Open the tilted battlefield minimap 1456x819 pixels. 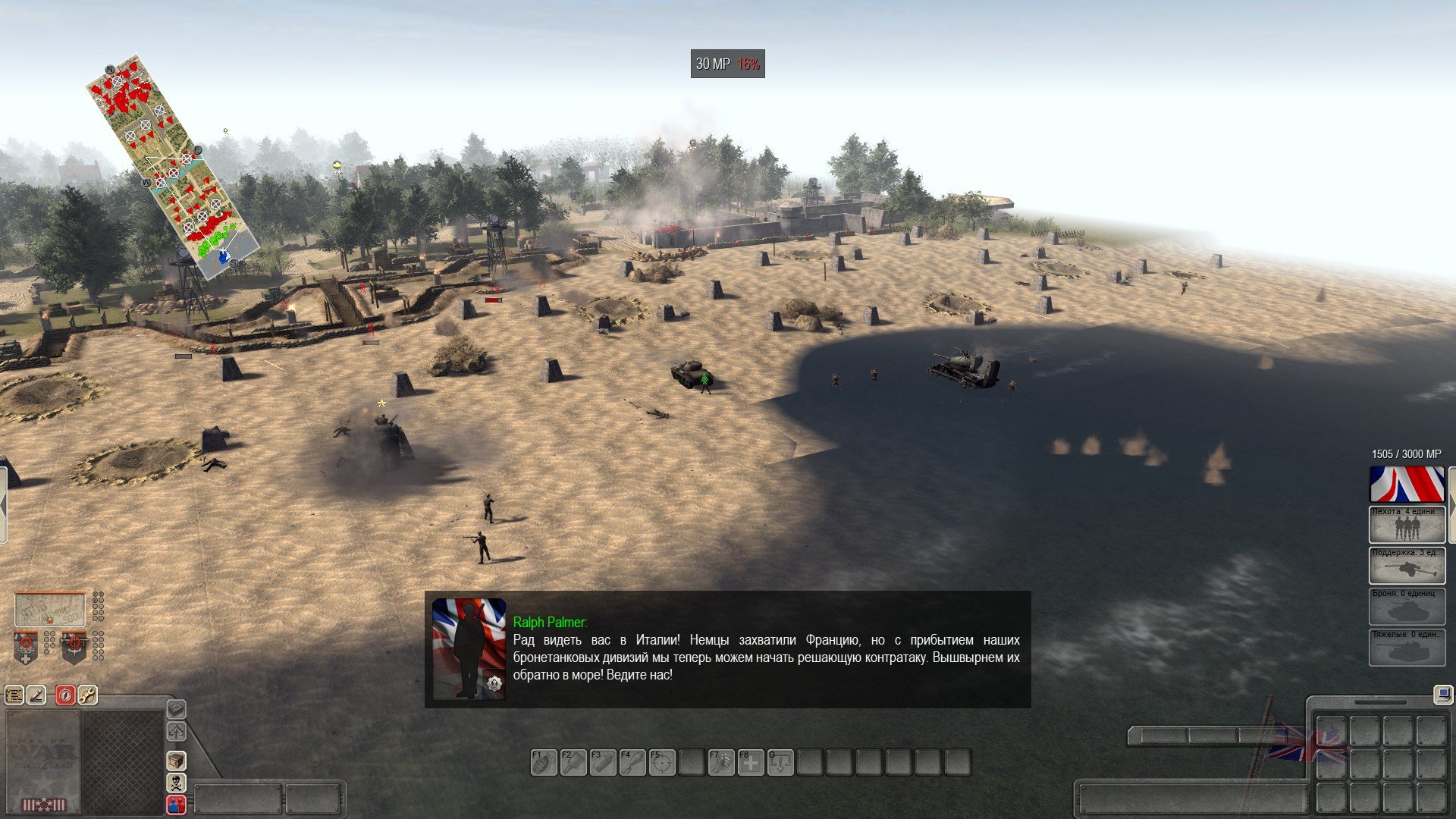[x=172, y=165]
